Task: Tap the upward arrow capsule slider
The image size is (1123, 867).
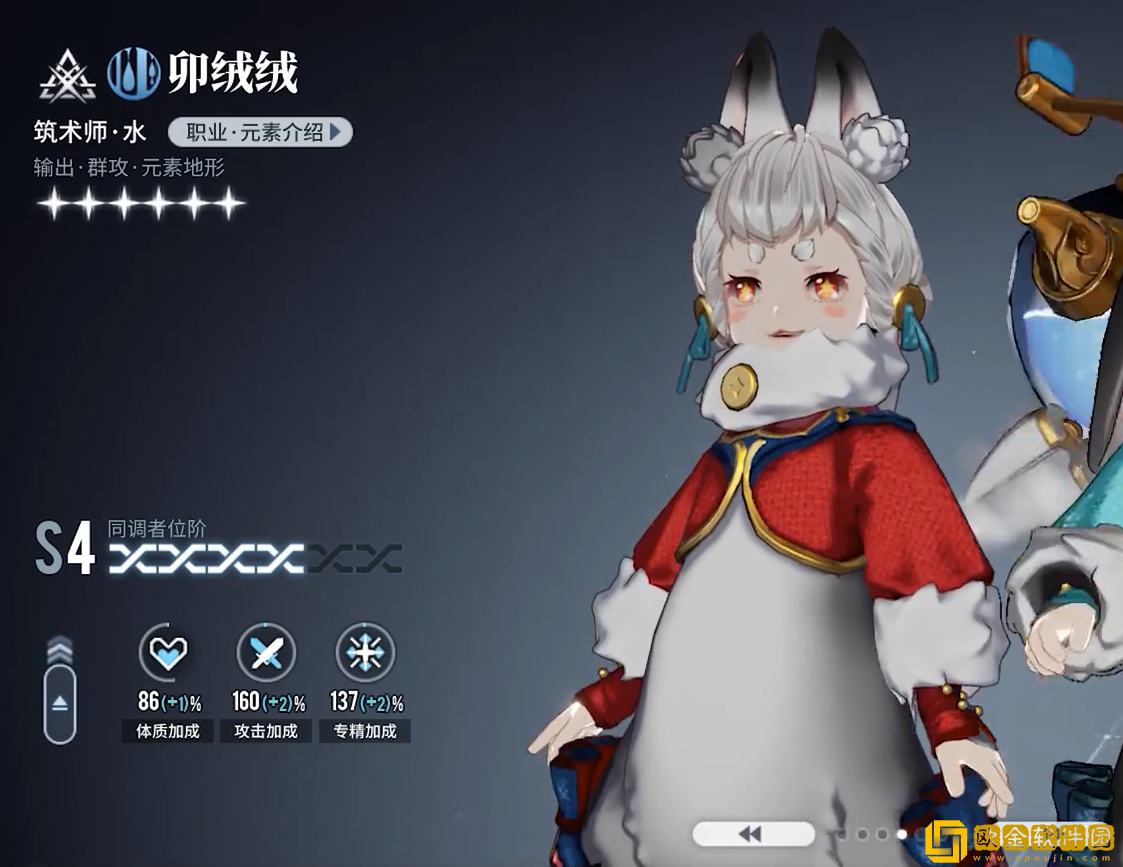Action: pyautogui.click(x=60, y=703)
